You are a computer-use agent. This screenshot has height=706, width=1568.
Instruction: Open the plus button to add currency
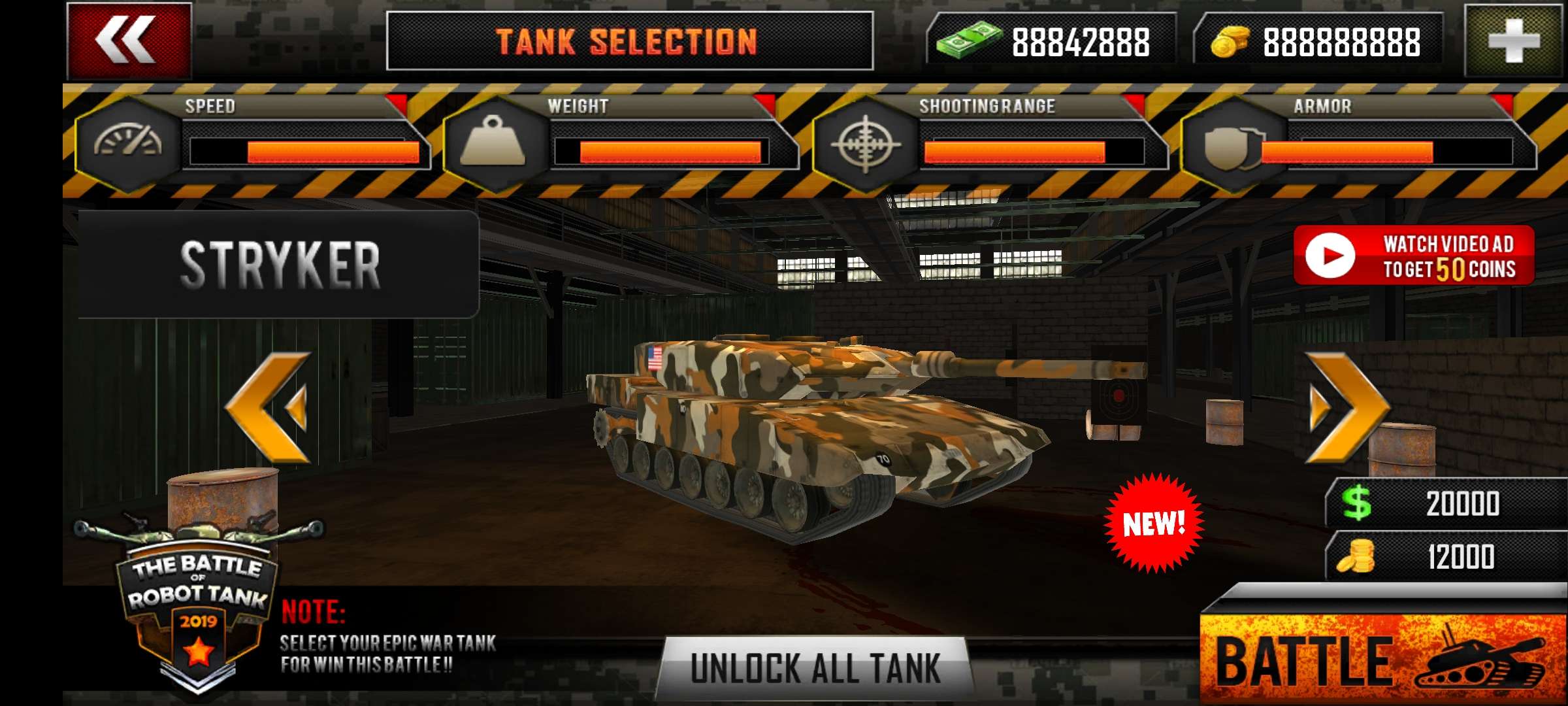coord(1514,41)
